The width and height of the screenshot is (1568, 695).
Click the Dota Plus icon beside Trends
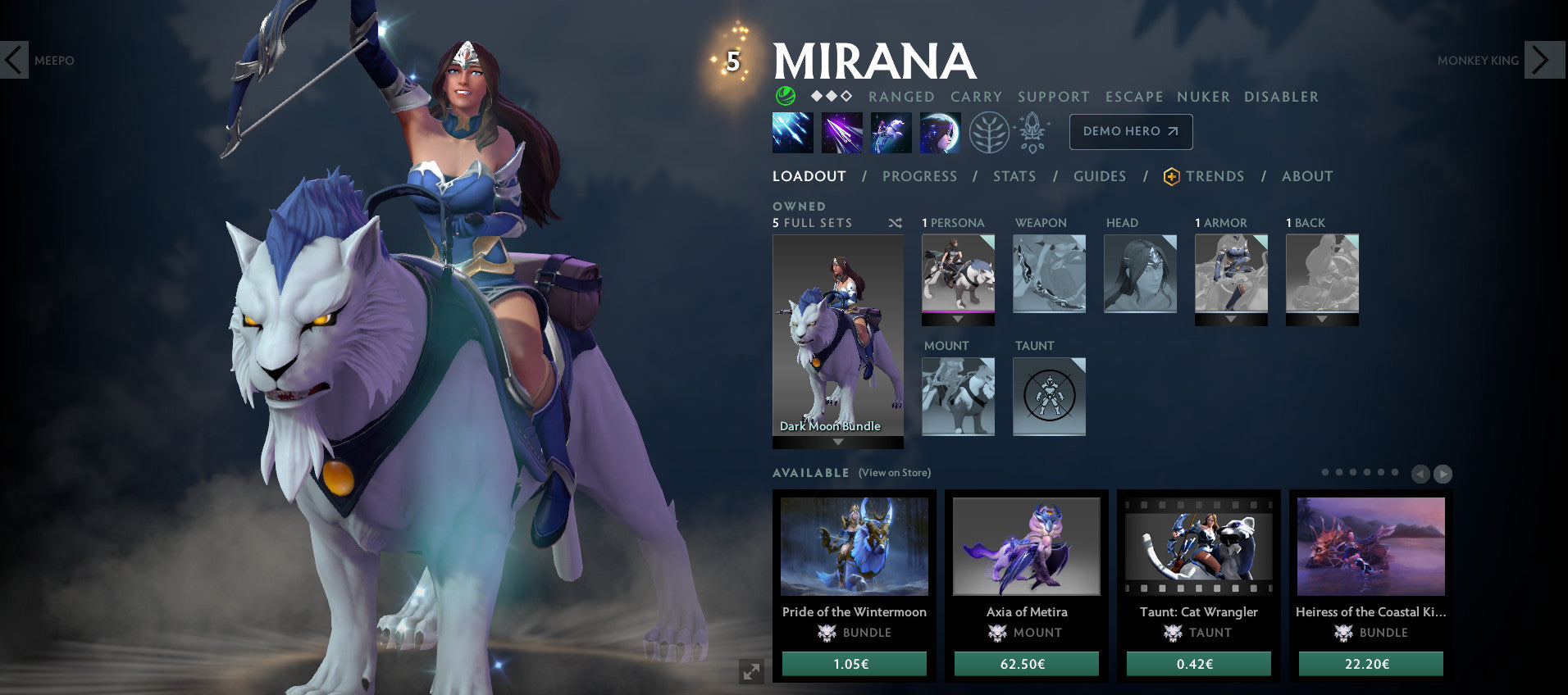pos(1171,175)
